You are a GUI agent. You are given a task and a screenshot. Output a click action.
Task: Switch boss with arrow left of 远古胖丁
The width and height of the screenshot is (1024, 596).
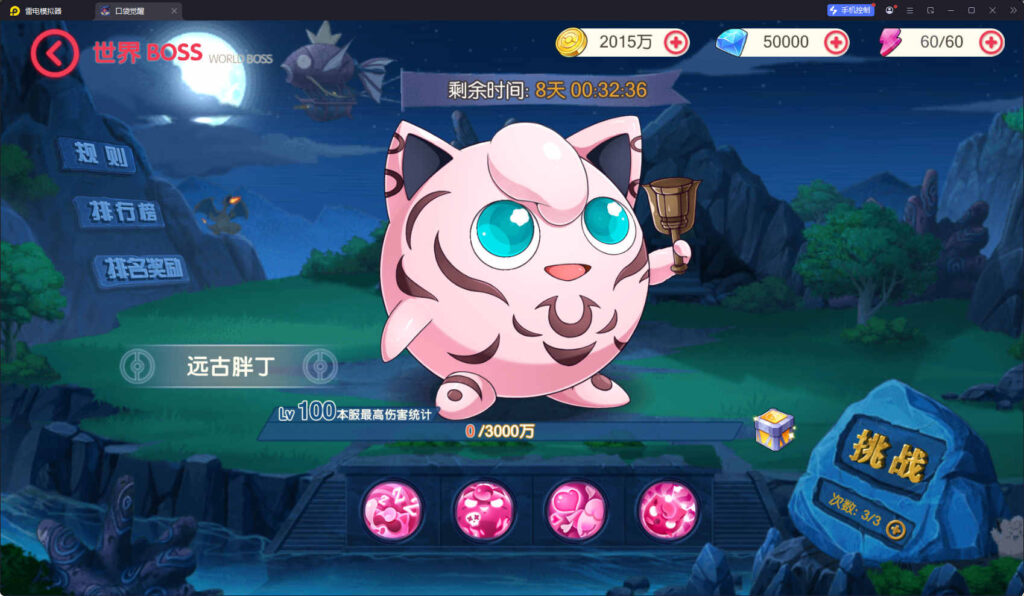tap(134, 366)
